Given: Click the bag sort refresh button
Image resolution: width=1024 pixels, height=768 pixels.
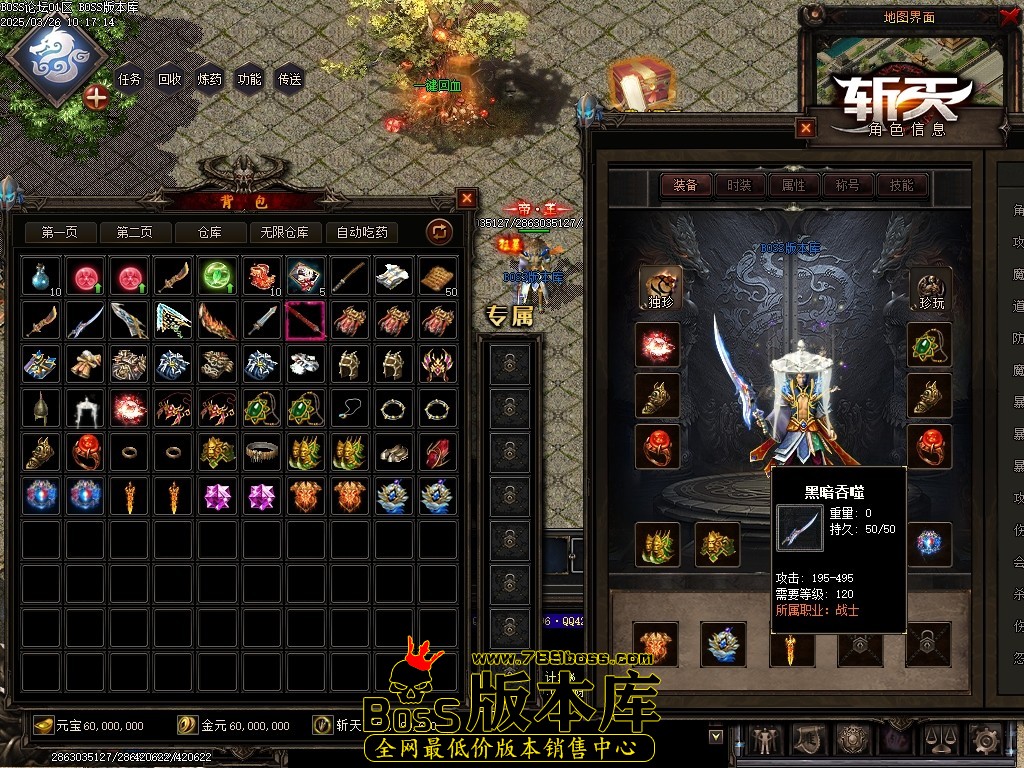Looking at the screenshot, I should 439,233.
